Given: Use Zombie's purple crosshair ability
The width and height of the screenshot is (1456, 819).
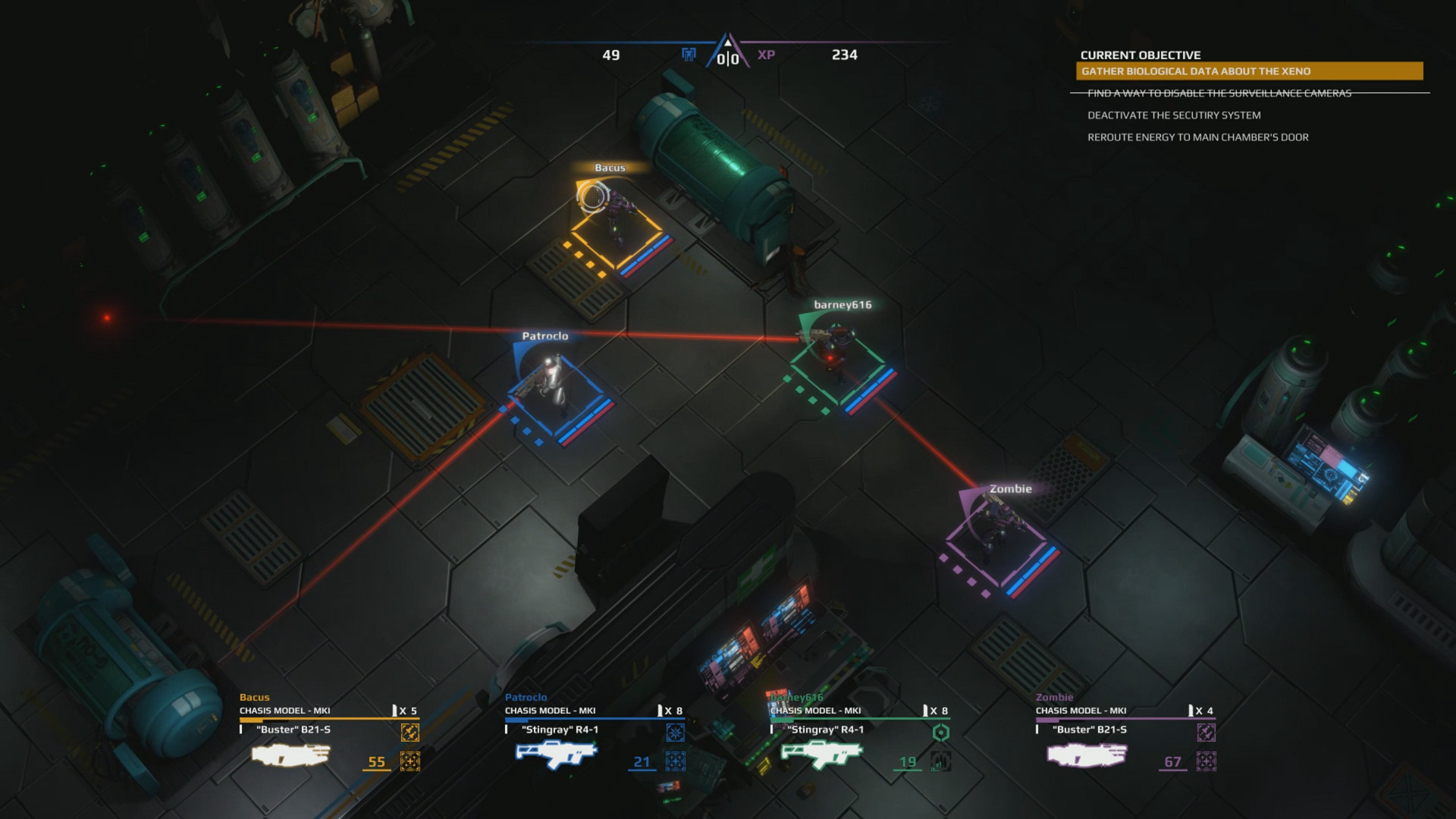Looking at the screenshot, I should tap(1206, 761).
